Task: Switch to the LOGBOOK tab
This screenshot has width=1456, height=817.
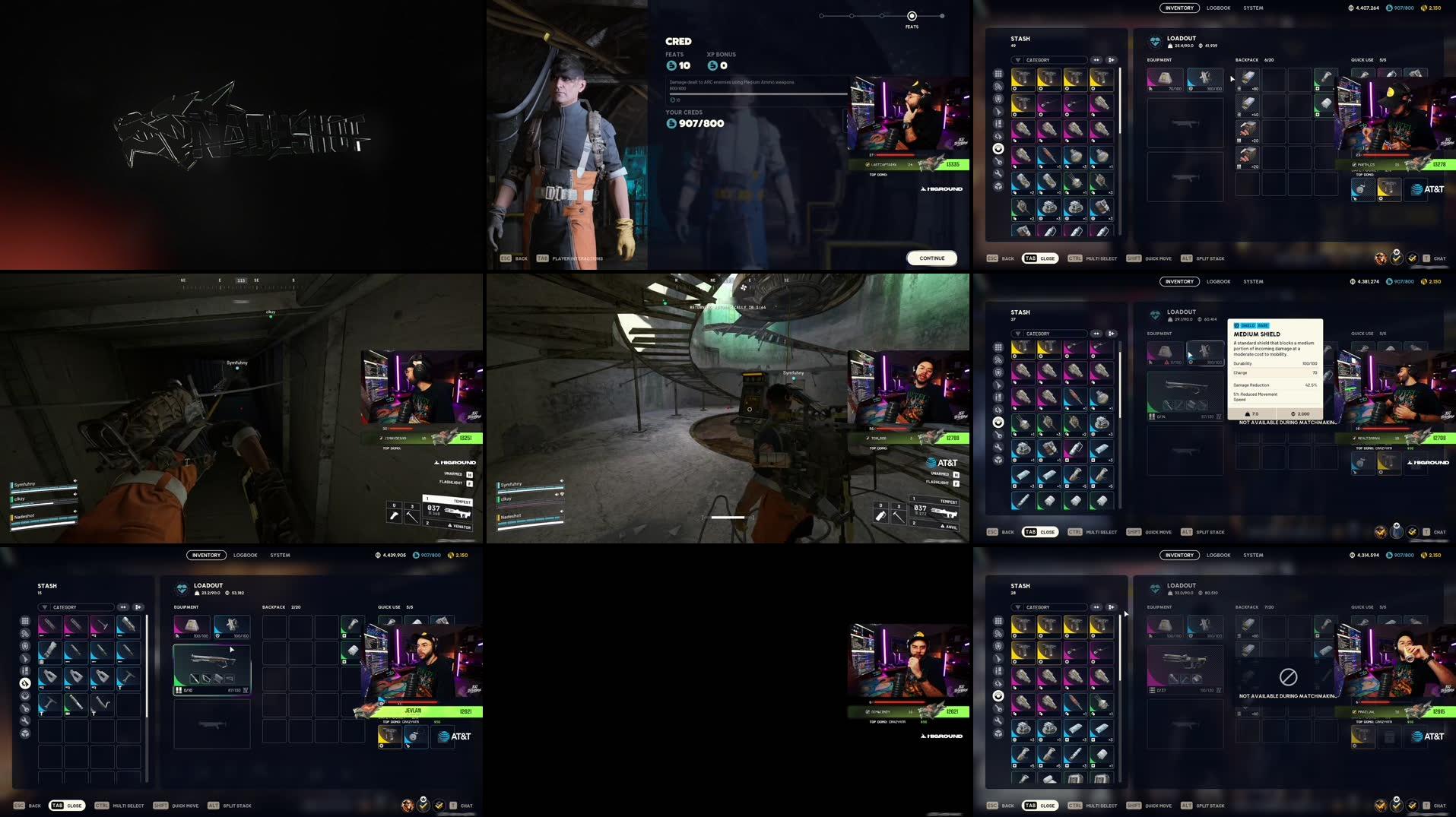Action: tap(1217, 8)
